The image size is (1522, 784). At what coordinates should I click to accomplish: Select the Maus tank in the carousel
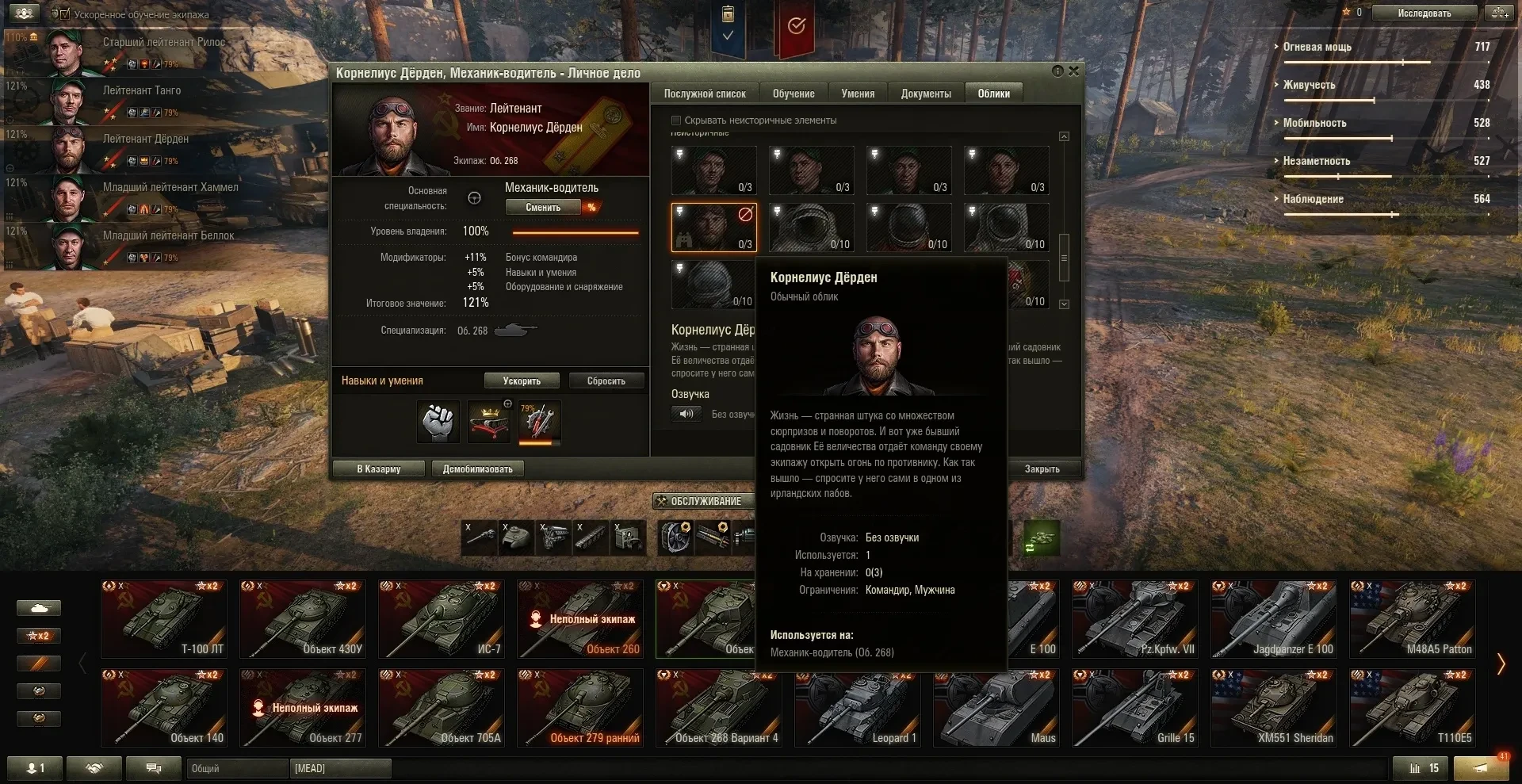(x=996, y=708)
